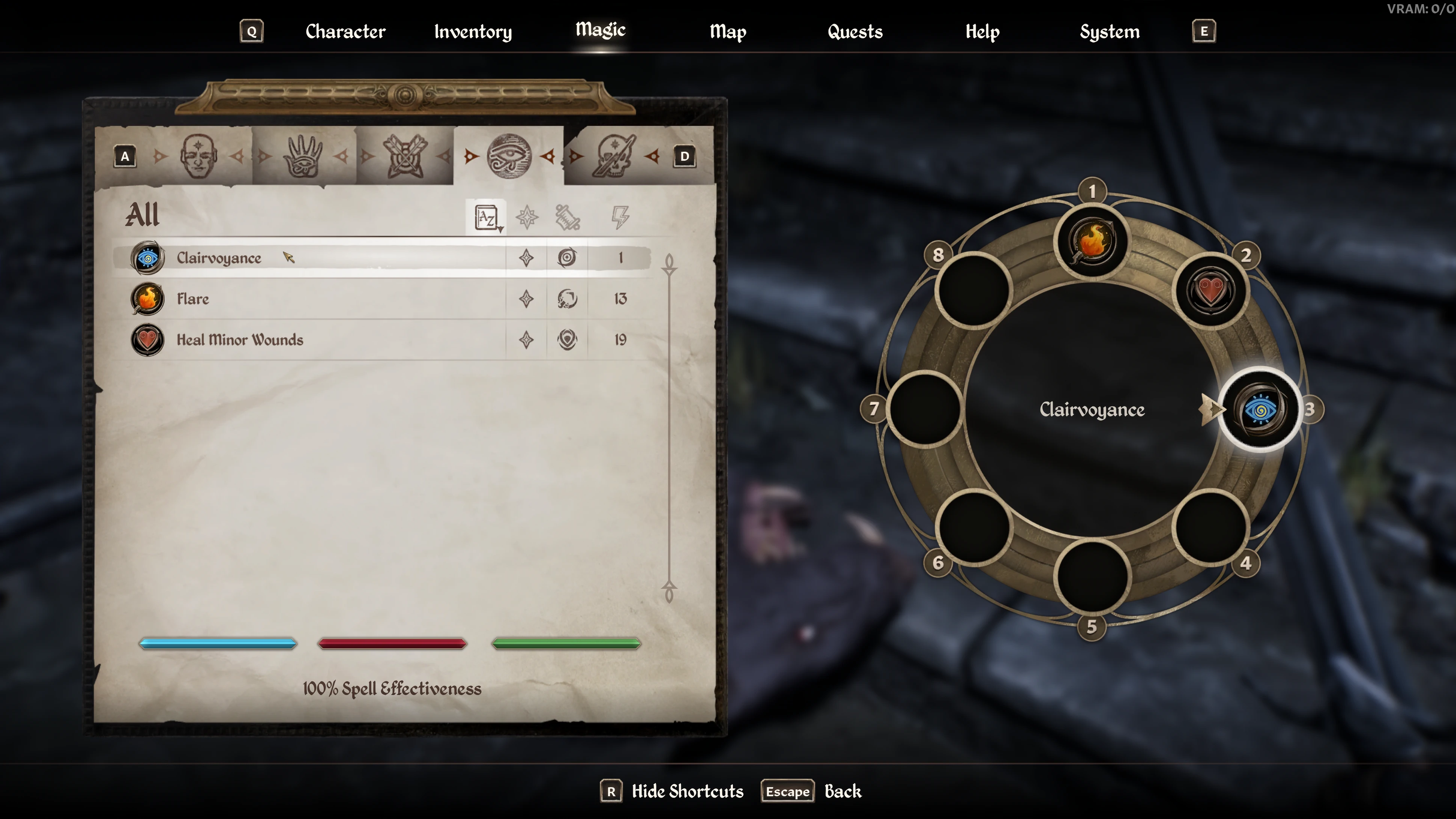Open the Character menu

[x=345, y=32]
